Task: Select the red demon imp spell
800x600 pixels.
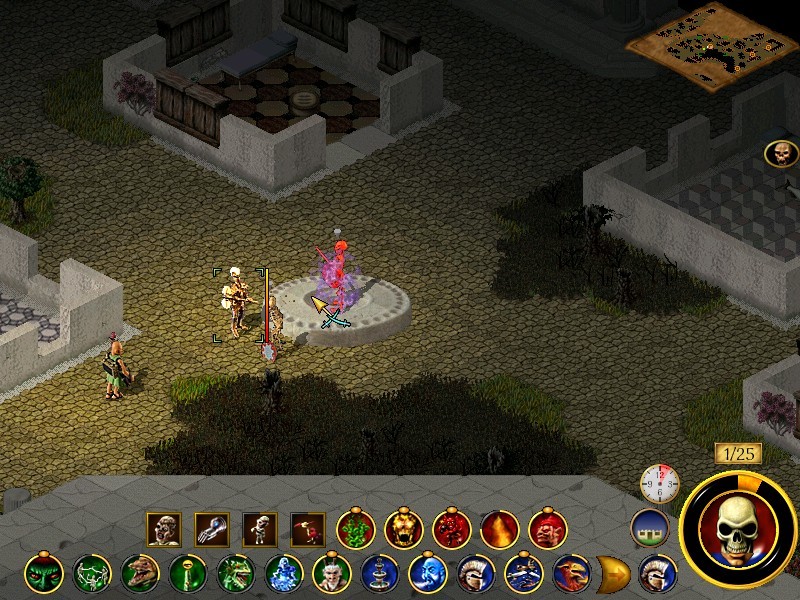Action: [x=450, y=528]
